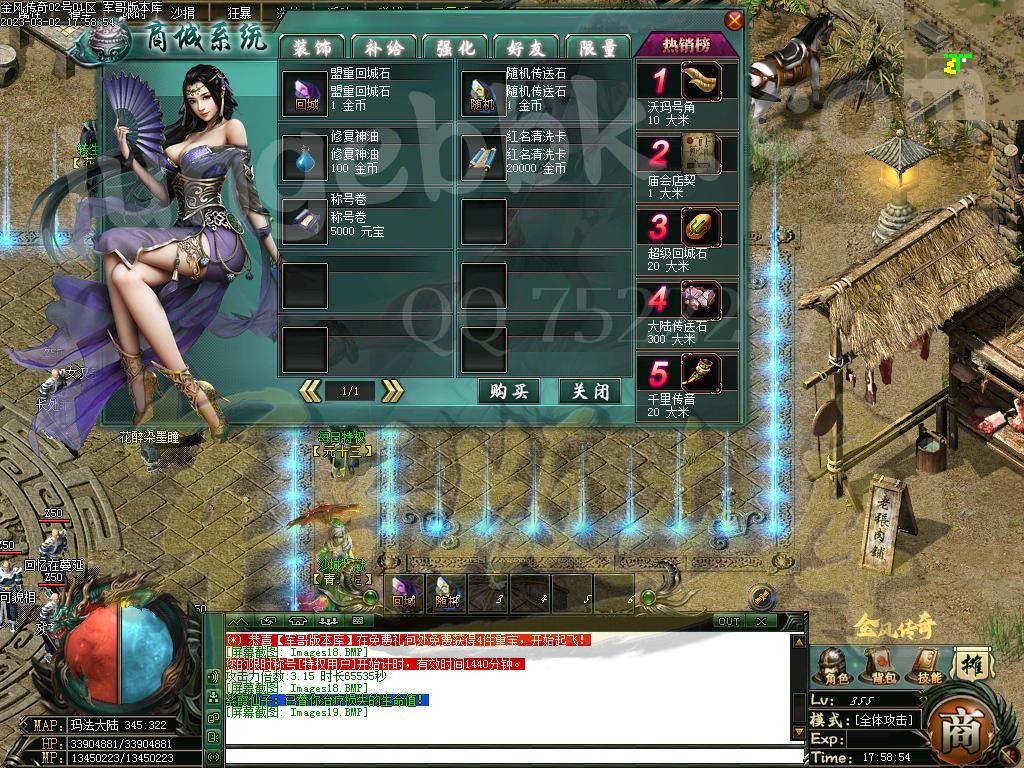Screen dimensions: 1024x768
Task: Click the 关闭 close button
Action: click(590, 391)
